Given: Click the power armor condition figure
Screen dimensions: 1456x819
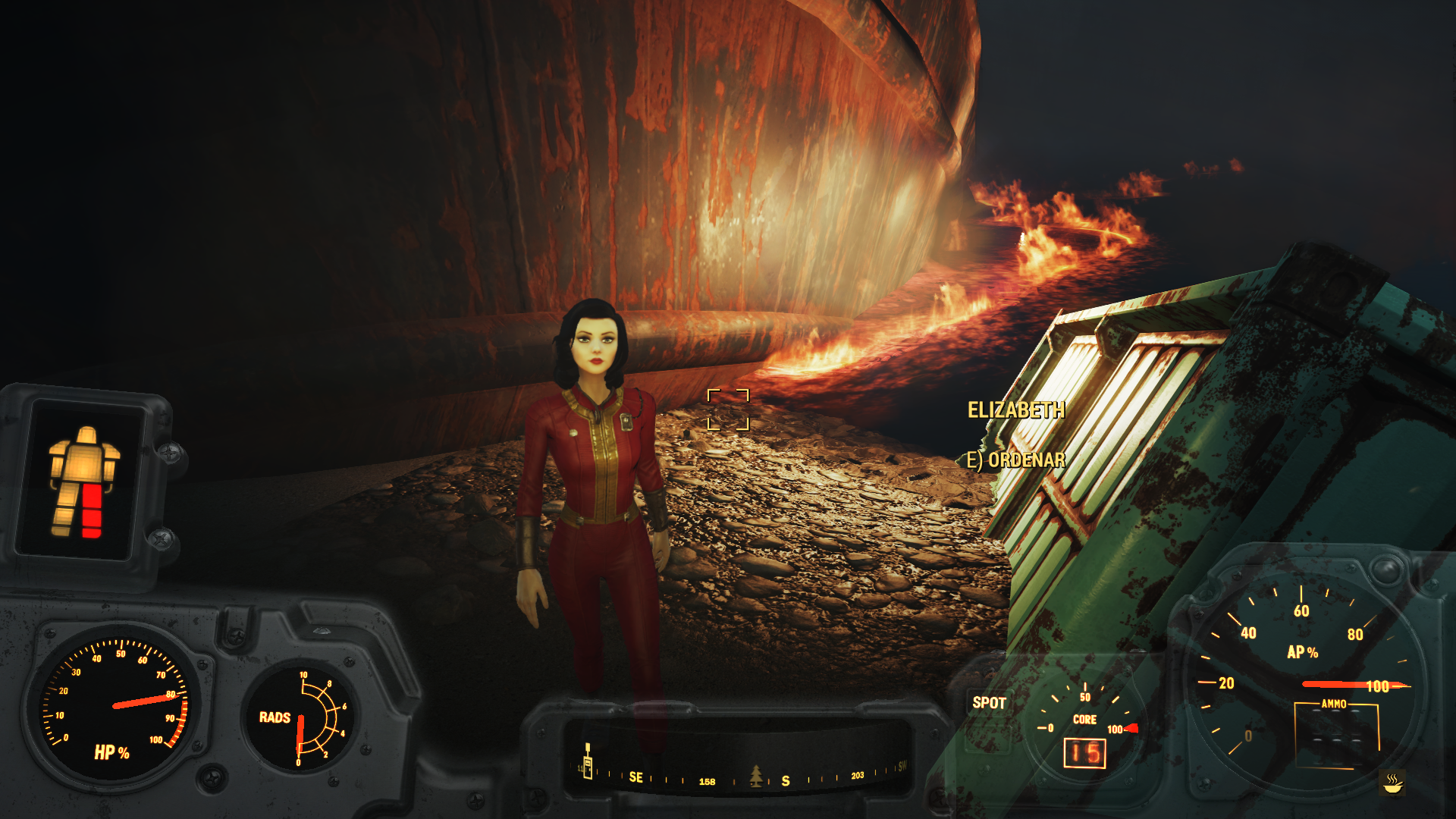Looking at the screenshot, I should point(83,482).
